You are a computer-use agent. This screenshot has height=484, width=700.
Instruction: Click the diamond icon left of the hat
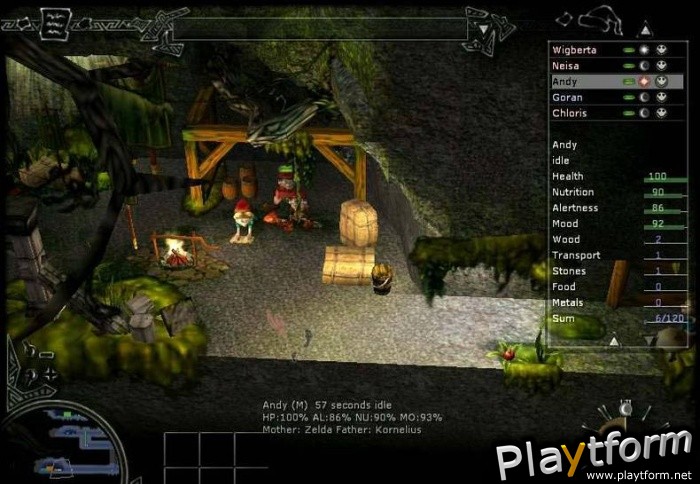tap(565, 17)
